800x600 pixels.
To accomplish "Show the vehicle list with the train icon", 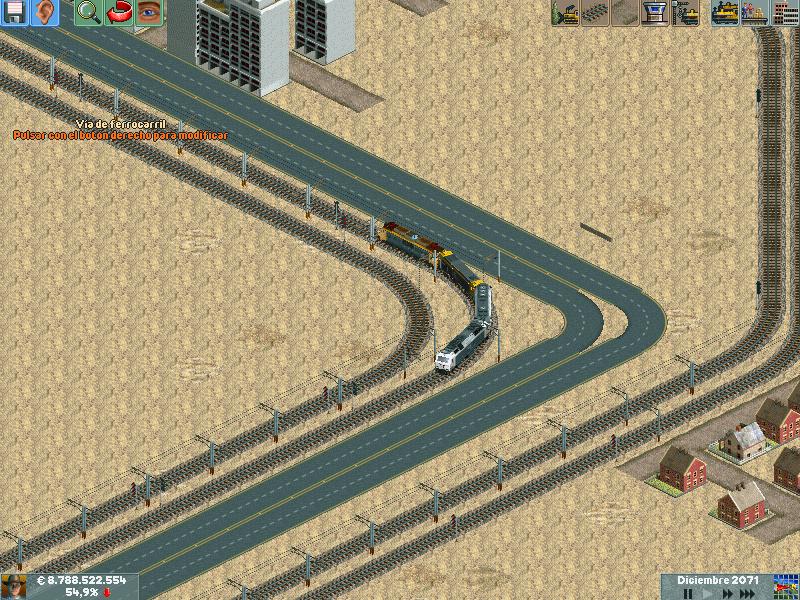I will [x=725, y=12].
